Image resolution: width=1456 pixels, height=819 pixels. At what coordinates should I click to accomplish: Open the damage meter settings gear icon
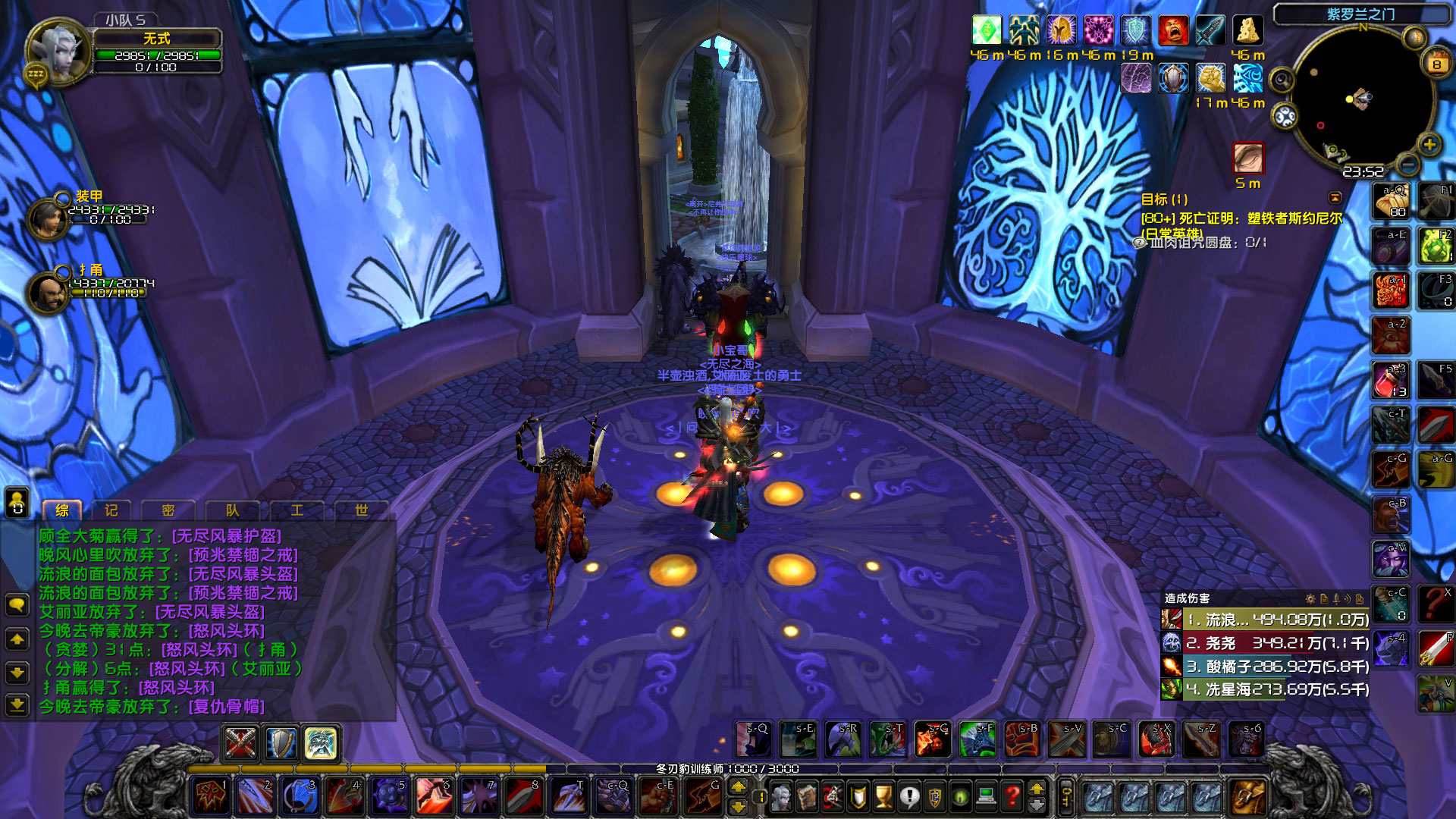1310,598
